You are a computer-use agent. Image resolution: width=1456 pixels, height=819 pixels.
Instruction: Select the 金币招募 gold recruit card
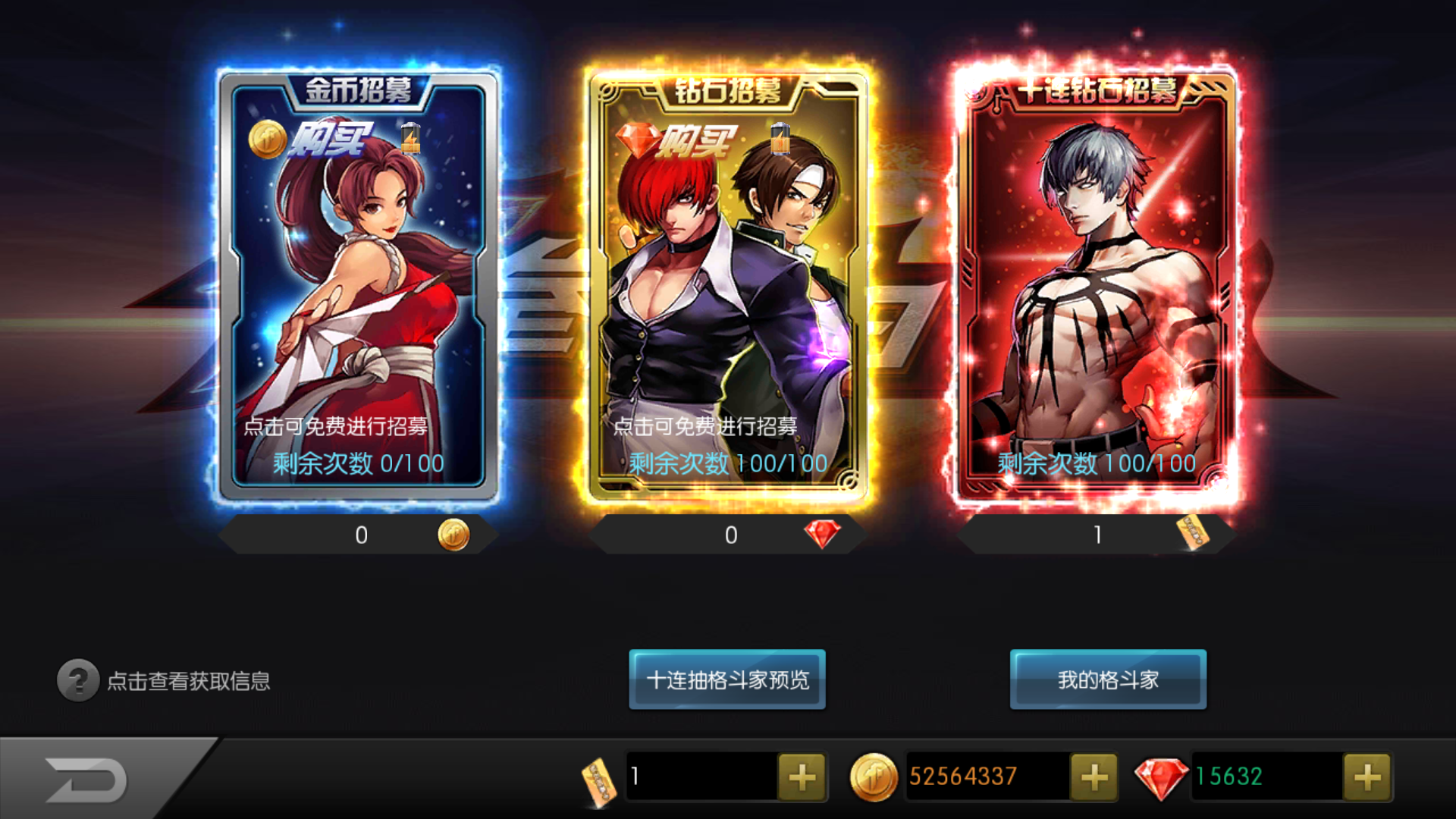pos(358,288)
